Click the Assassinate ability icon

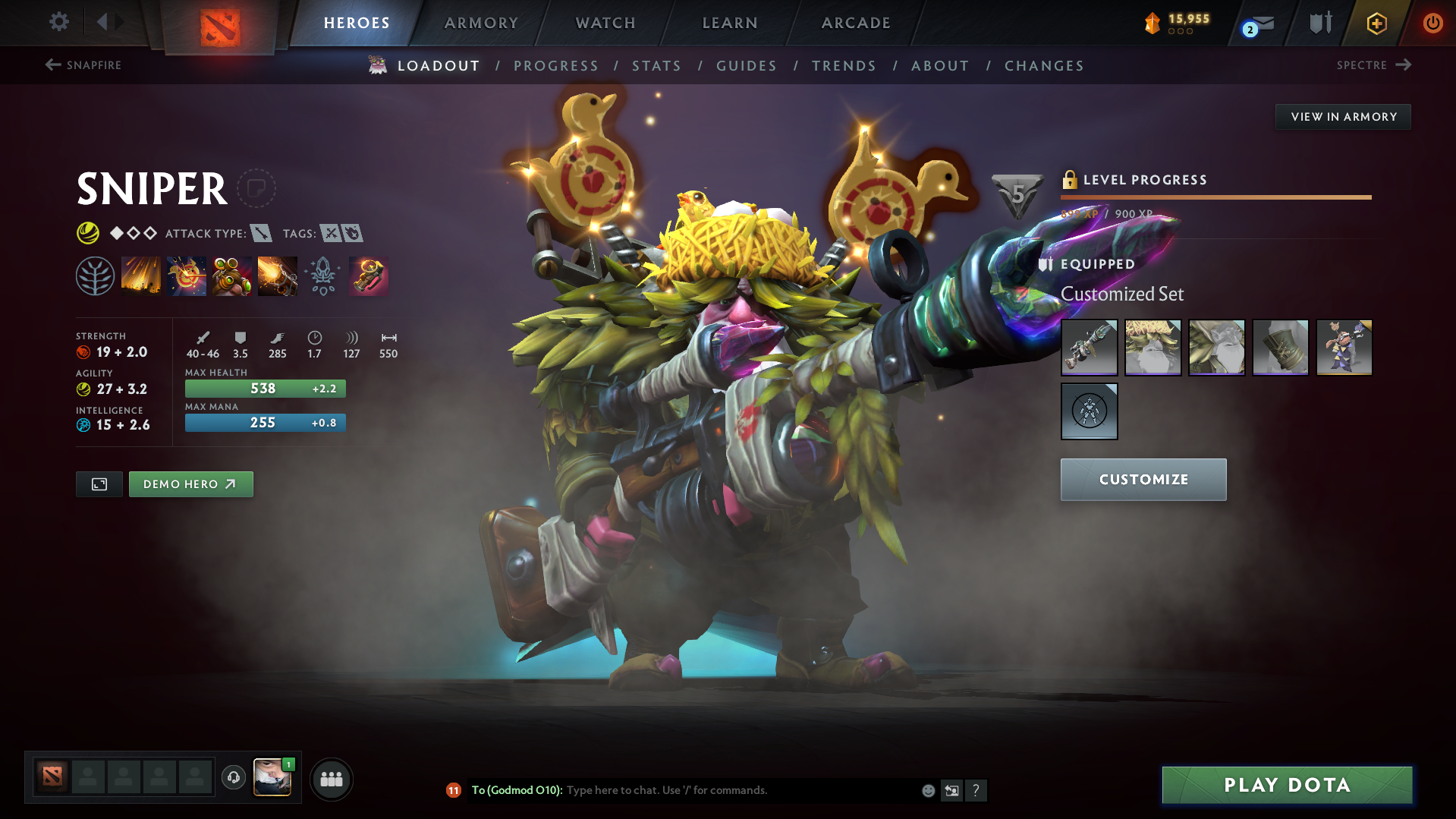(278, 275)
